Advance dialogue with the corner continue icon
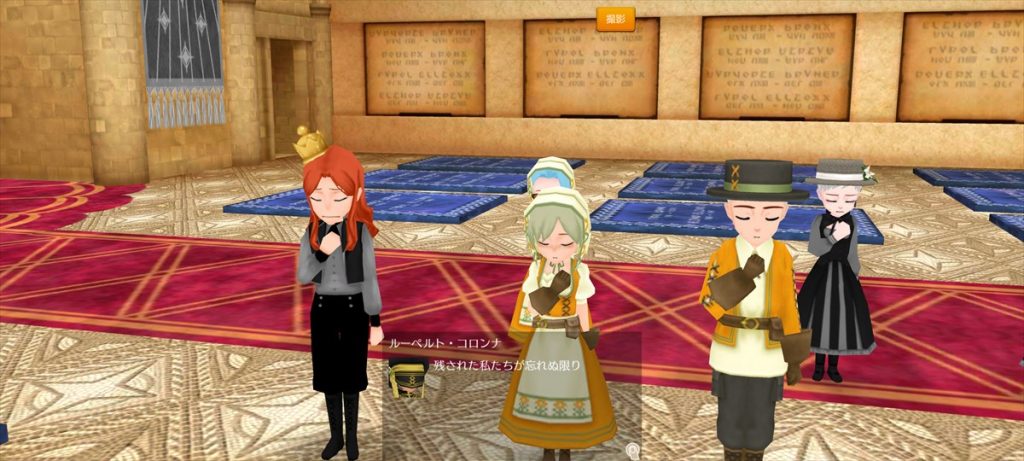This screenshot has width=1024, height=461. [631, 451]
